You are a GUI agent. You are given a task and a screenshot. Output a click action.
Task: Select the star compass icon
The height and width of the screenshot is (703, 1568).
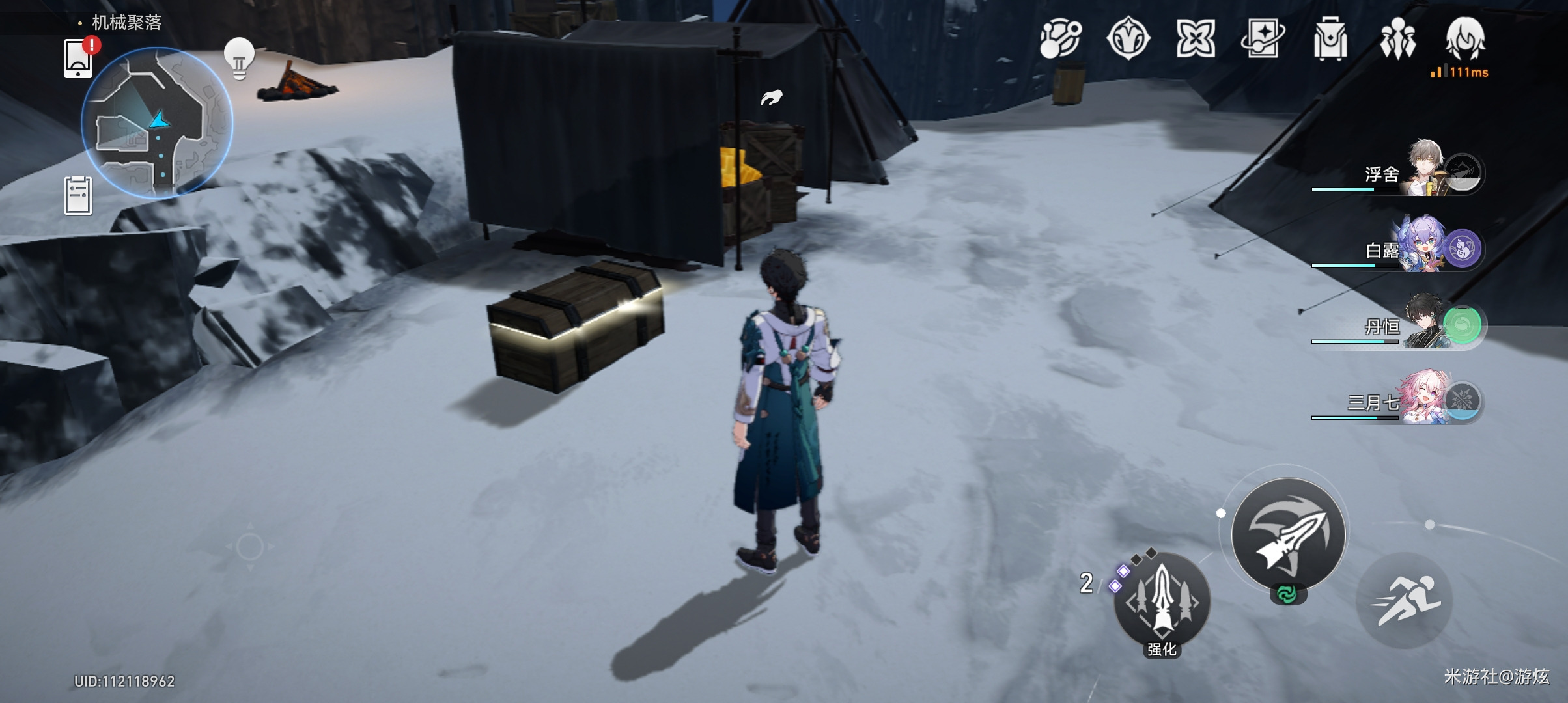pos(1128,39)
